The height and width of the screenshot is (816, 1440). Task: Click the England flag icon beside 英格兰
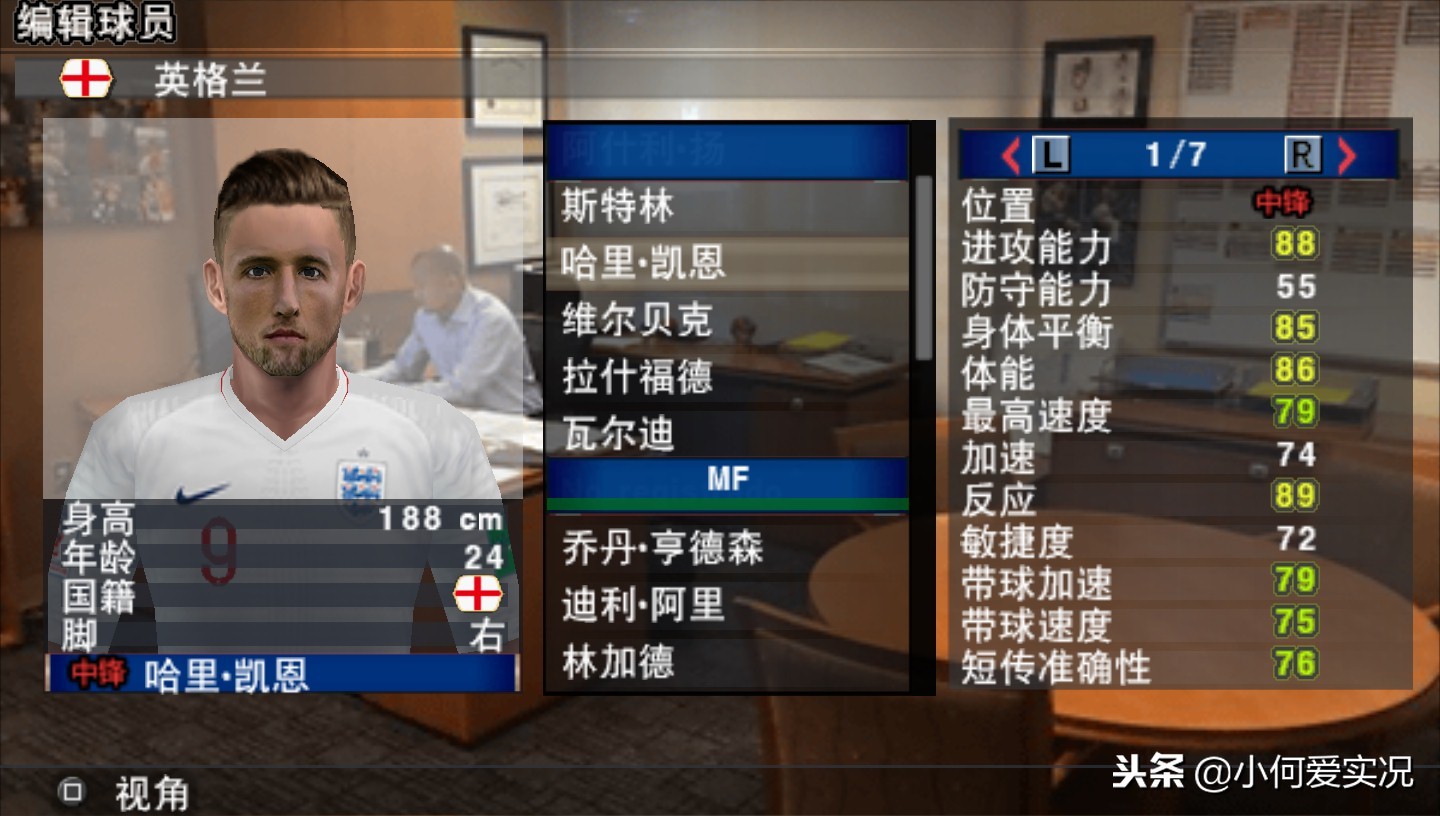[88, 78]
